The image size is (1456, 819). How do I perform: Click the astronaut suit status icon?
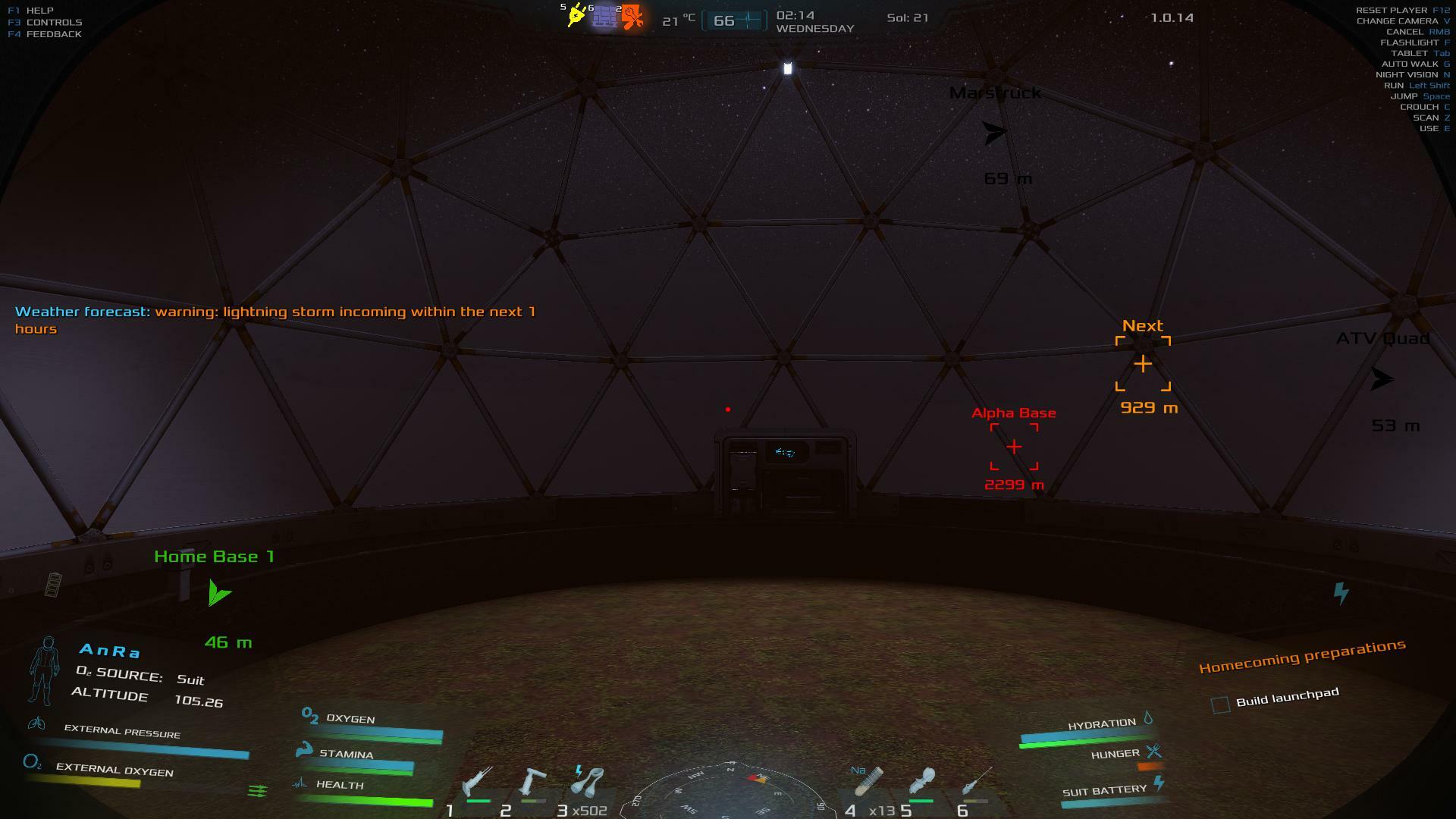(45, 670)
